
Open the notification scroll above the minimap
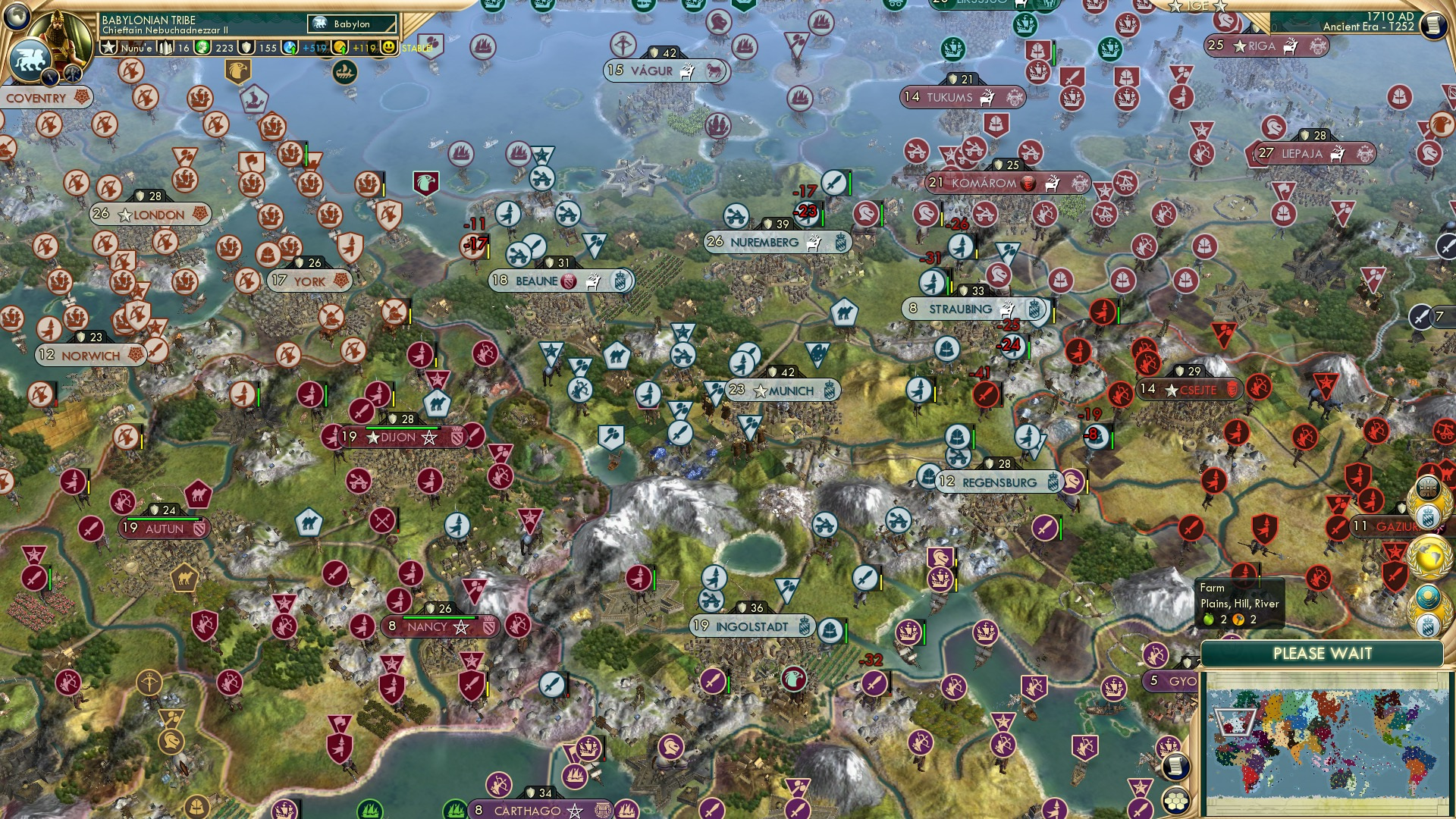tap(1175, 767)
